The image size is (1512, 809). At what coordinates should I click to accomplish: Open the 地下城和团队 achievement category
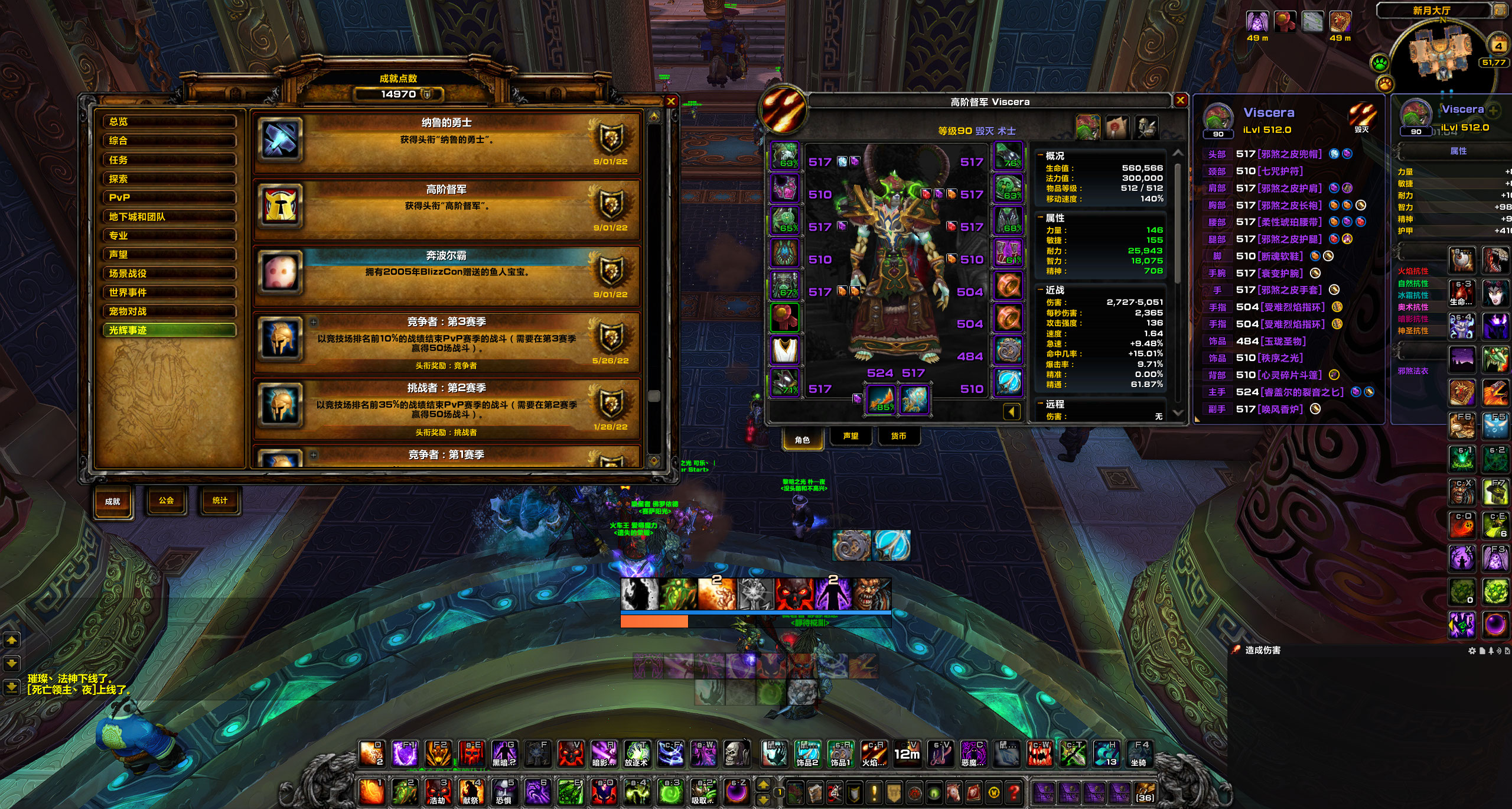click(x=170, y=216)
